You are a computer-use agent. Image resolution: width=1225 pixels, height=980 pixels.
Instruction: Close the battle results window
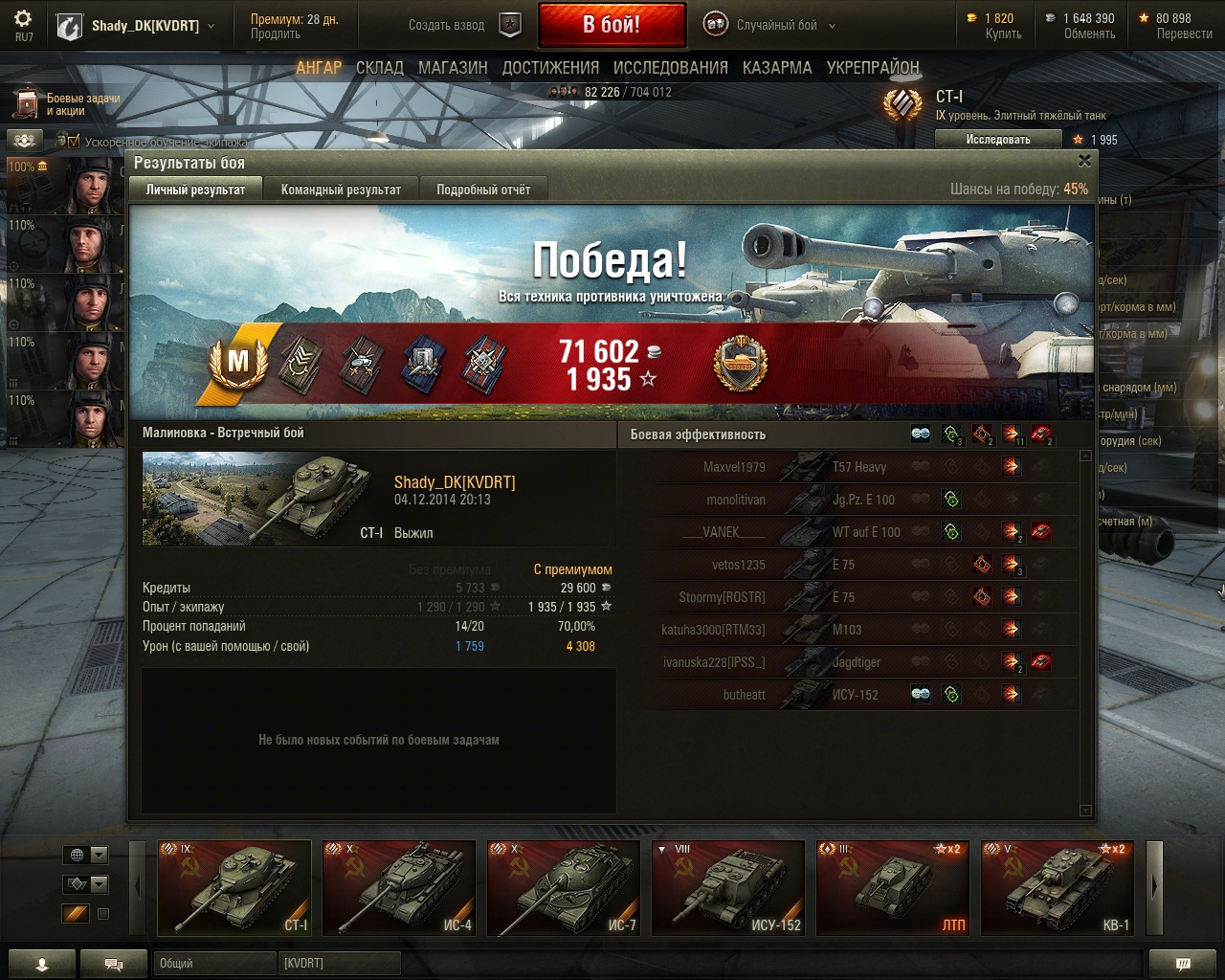(1084, 161)
